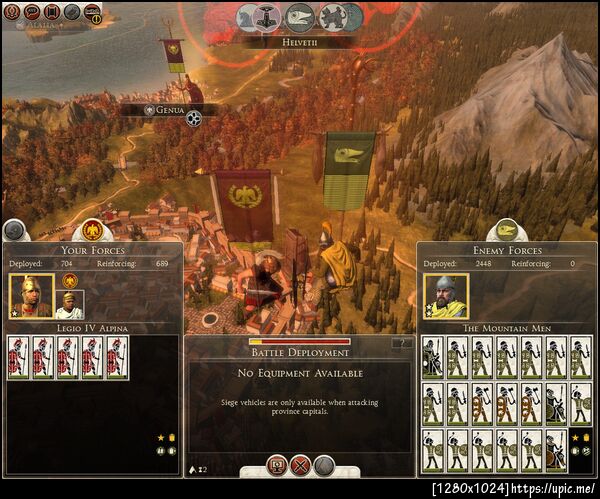This screenshot has height=499, width=600.
Task: Select the Genua settlement label
Action: click(x=171, y=110)
